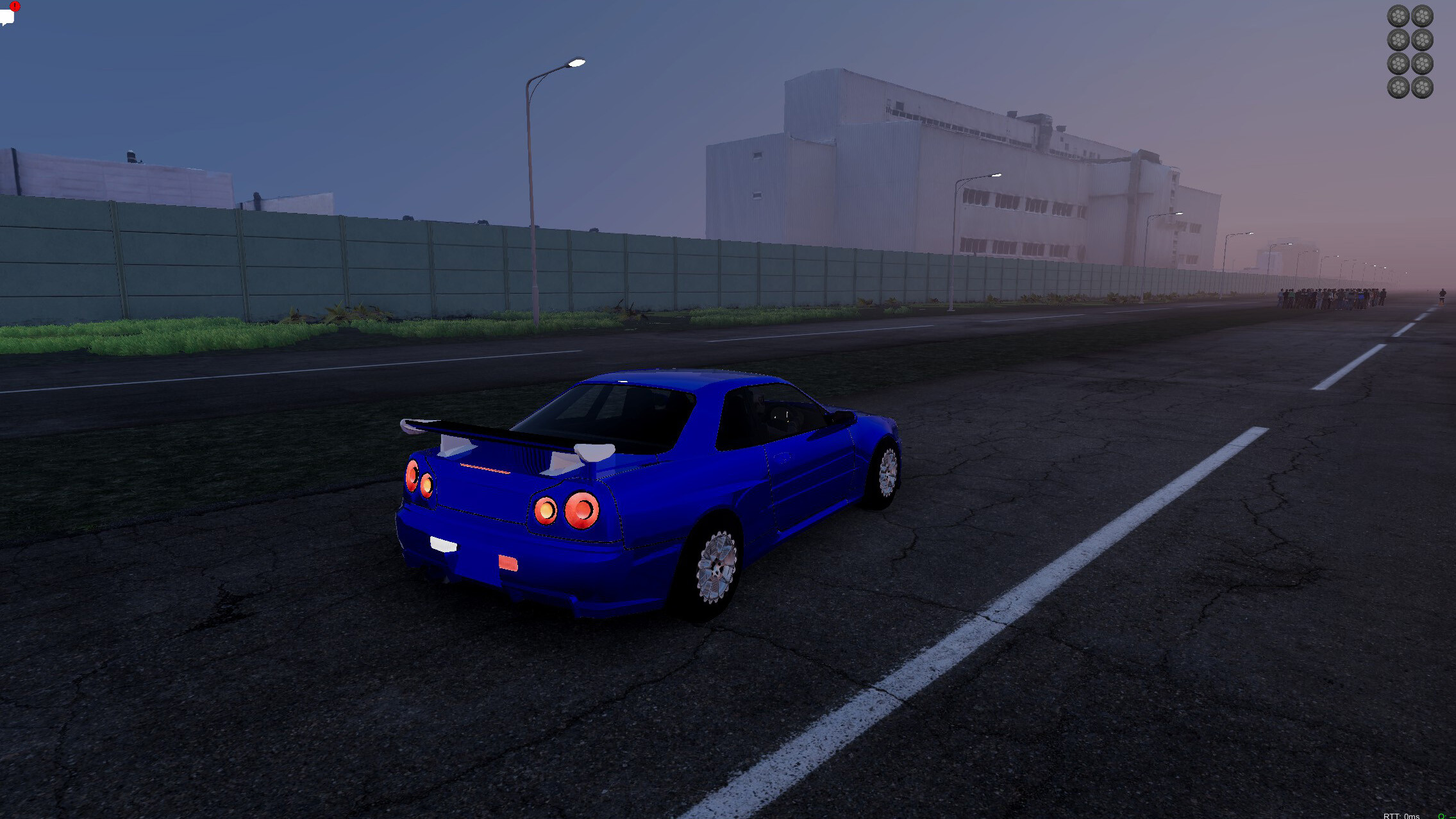Select the top-left wheel icon
This screenshot has height=819, width=1456.
(1398, 15)
